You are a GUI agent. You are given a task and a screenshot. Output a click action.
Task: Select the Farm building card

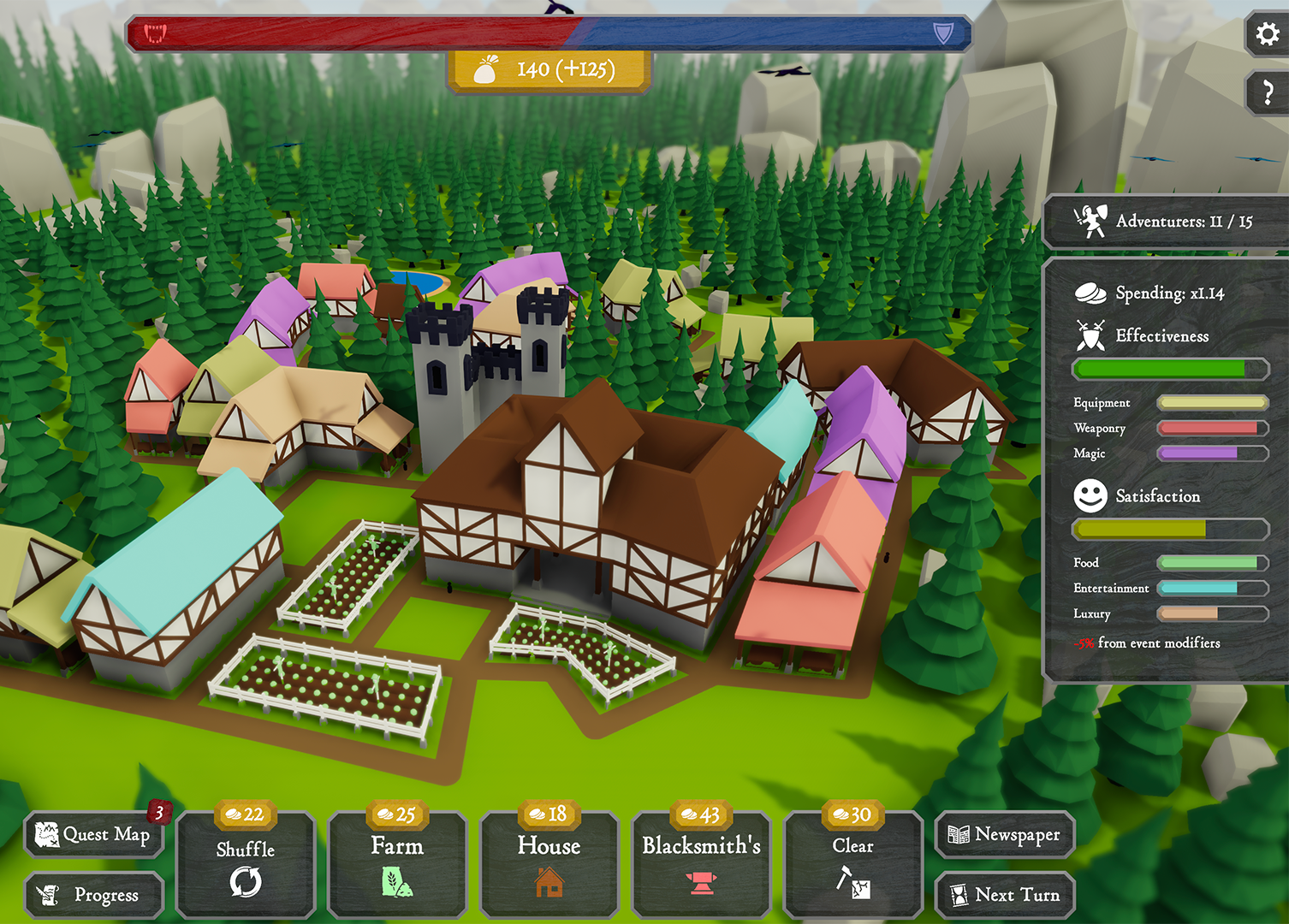397,865
